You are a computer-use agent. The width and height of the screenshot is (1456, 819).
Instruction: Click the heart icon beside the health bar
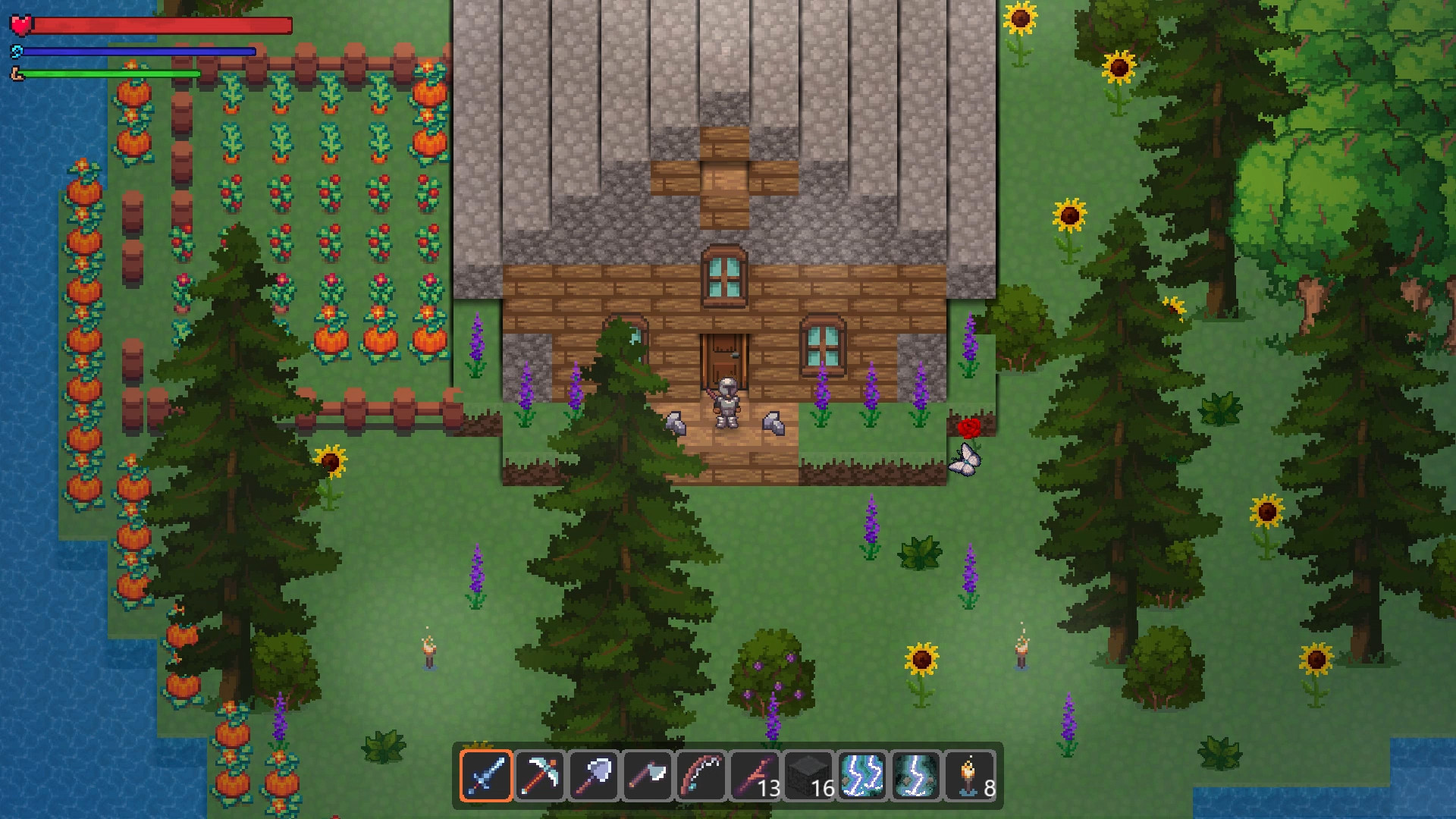coord(21,26)
